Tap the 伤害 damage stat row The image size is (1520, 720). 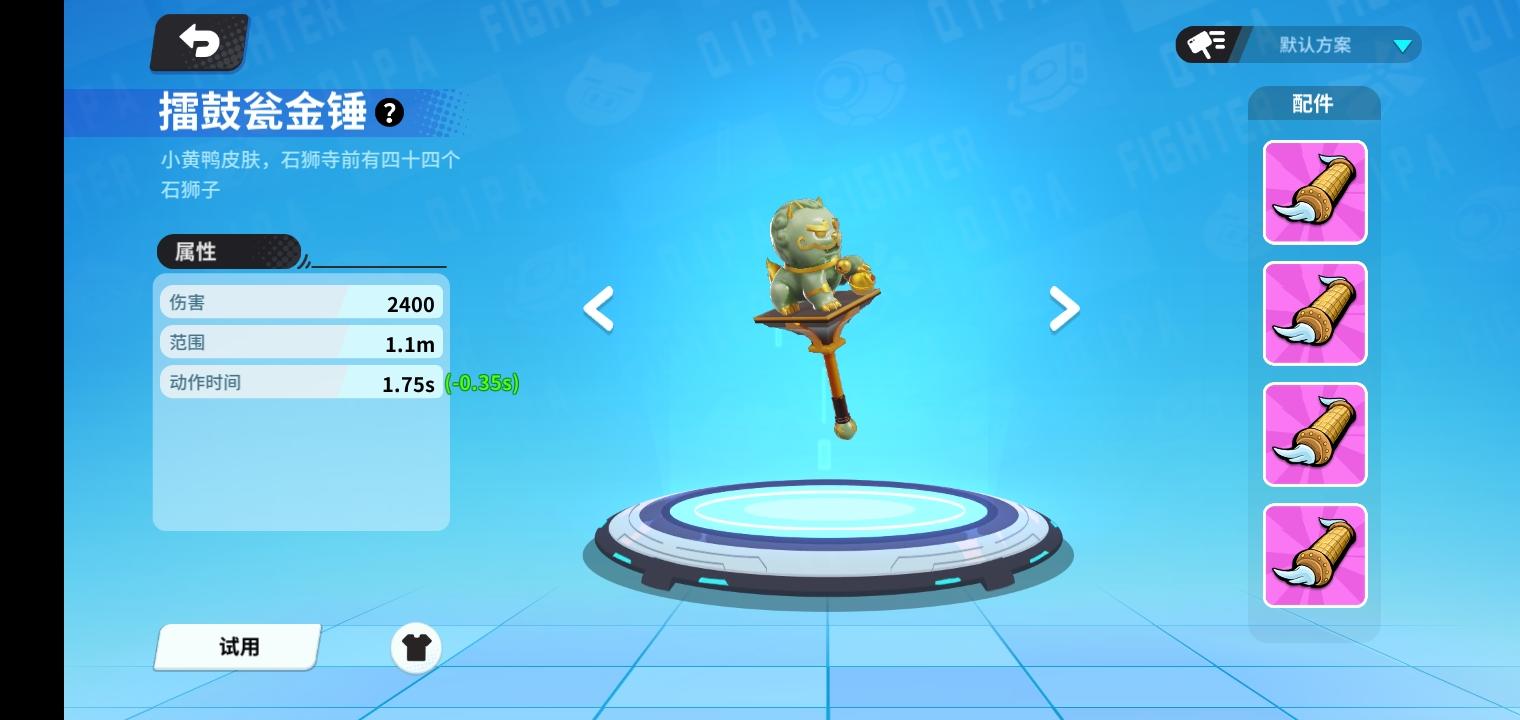tap(300, 303)
